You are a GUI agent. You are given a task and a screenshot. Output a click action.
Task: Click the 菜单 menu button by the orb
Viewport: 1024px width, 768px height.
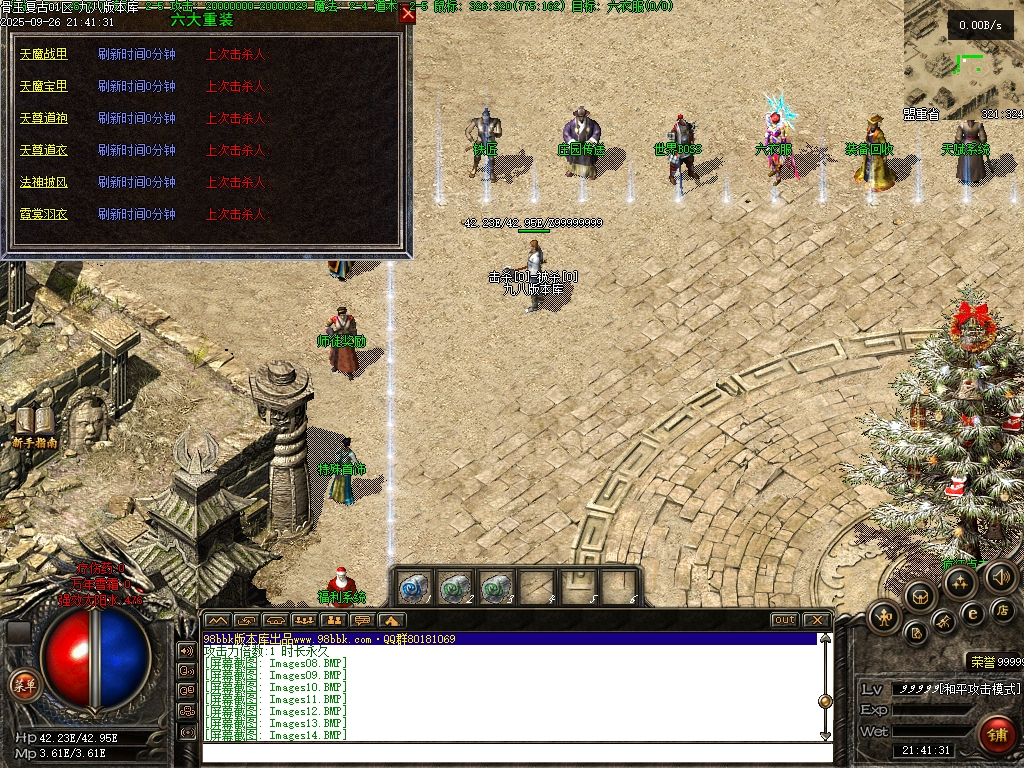(23, 686)
